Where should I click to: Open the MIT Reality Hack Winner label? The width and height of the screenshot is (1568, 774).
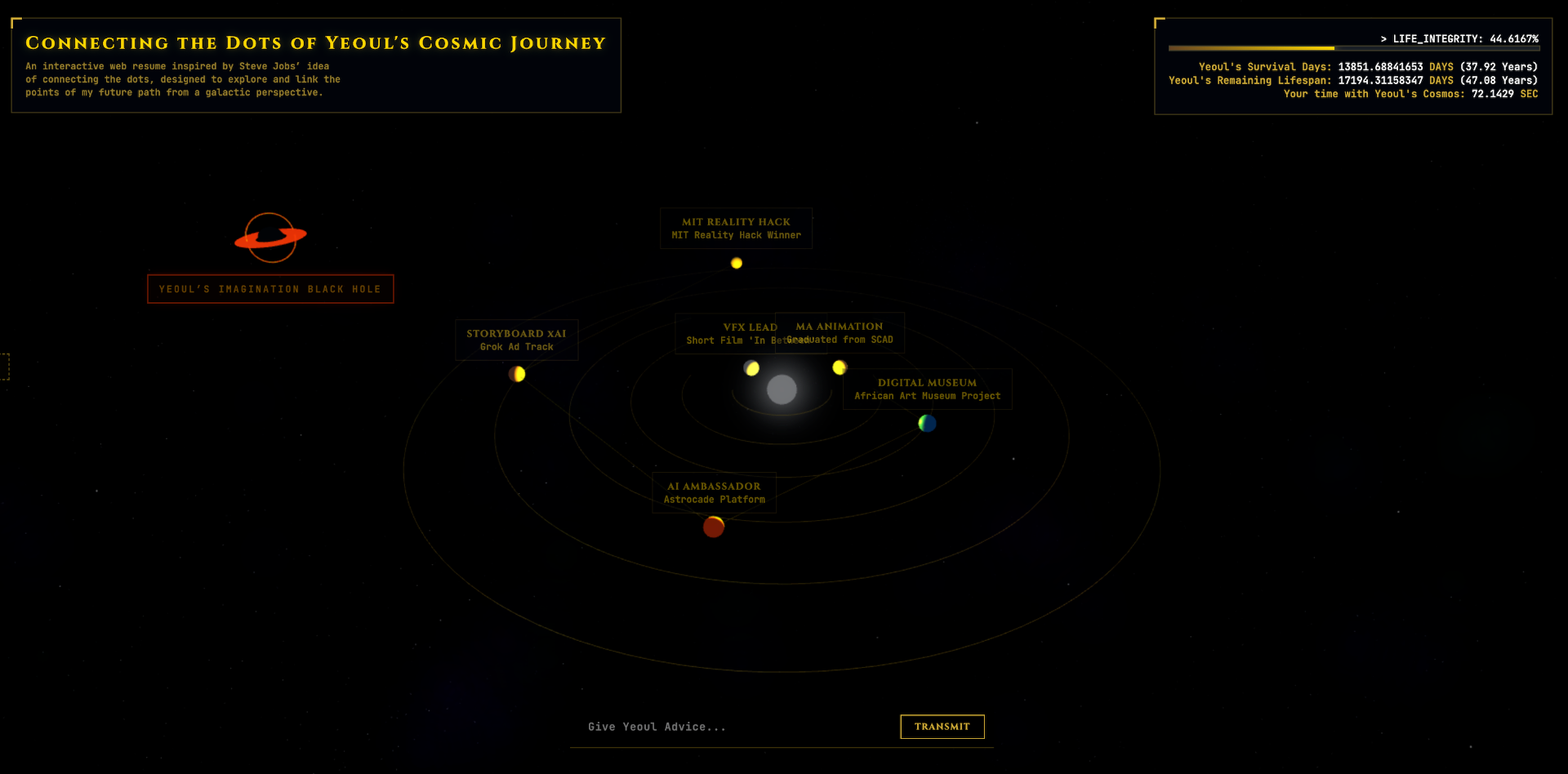tap(736, 234)
